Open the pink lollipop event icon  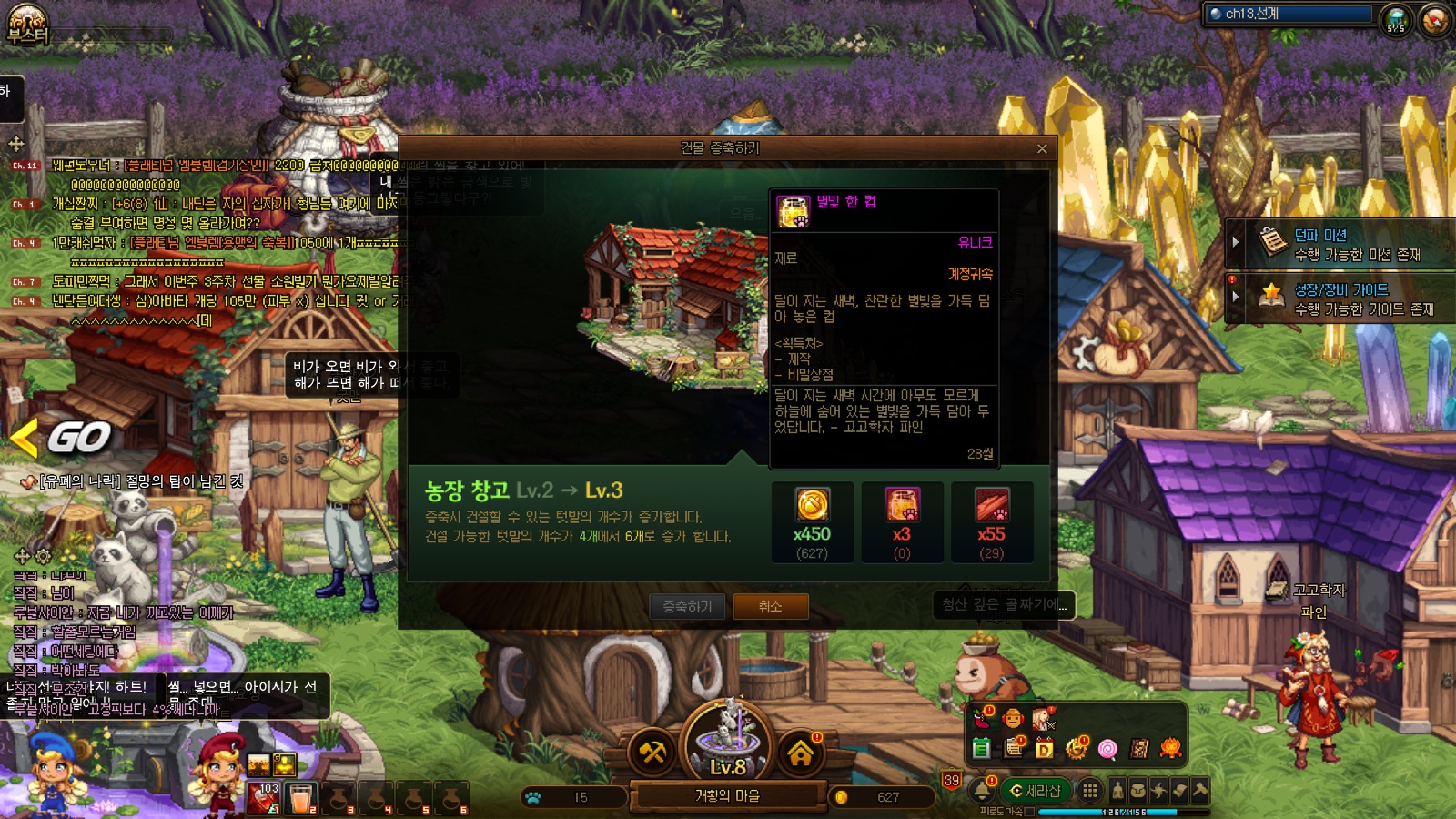tap(1107, 749)
